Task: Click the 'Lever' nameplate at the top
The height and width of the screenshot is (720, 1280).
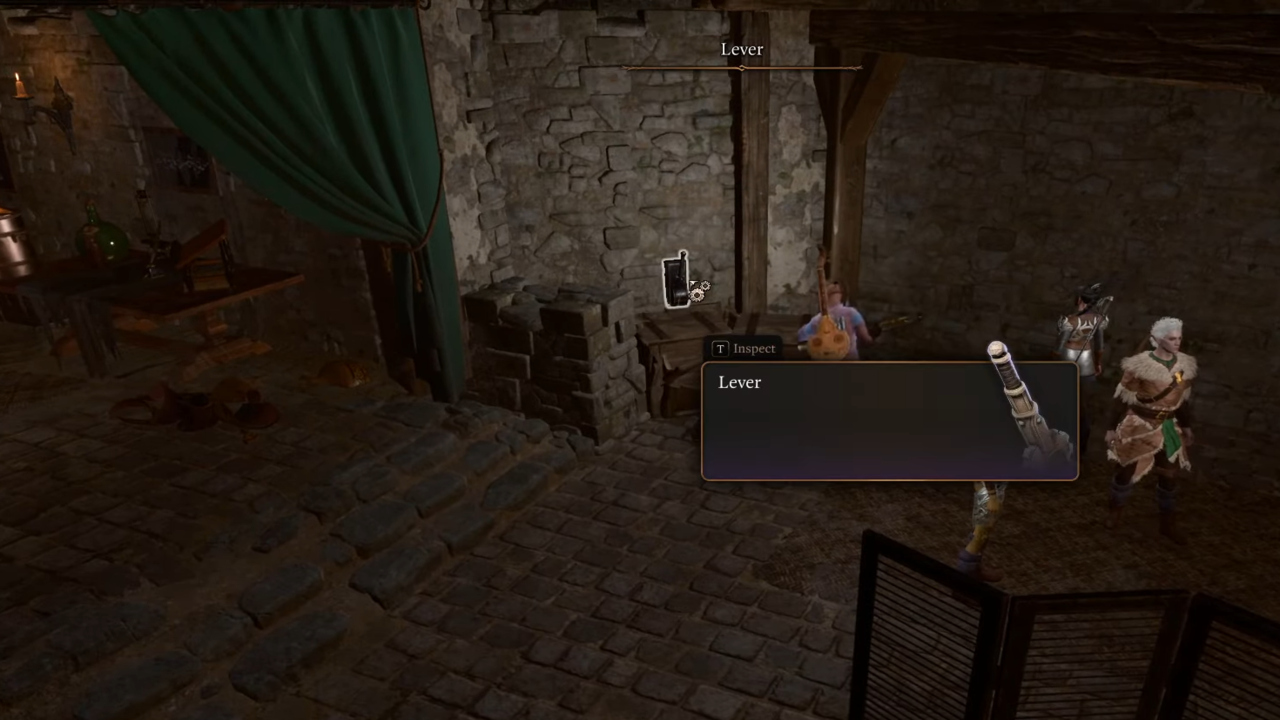Action: (x=741, y=49)
